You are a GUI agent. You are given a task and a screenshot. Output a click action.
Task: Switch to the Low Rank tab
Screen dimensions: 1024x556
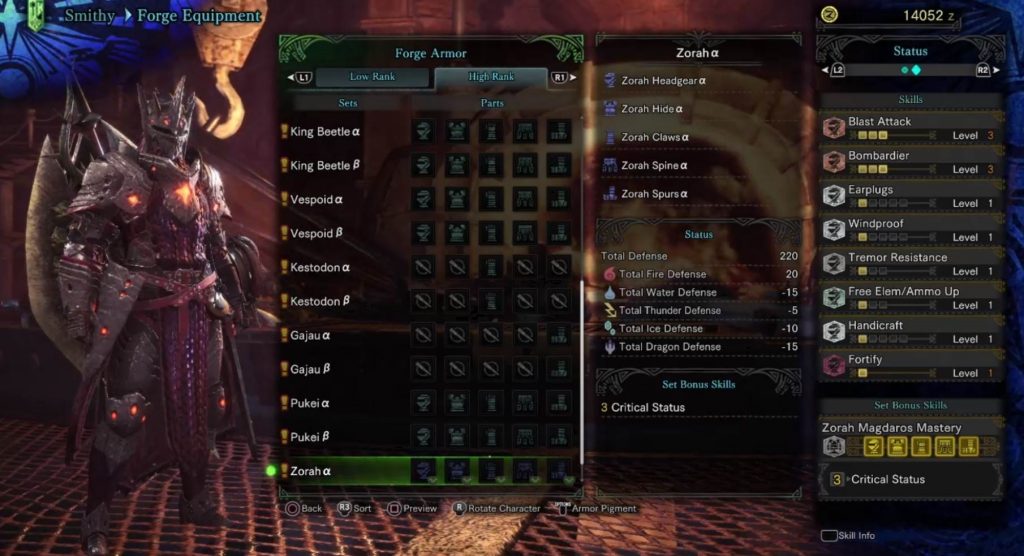click(x=372, y=77)
